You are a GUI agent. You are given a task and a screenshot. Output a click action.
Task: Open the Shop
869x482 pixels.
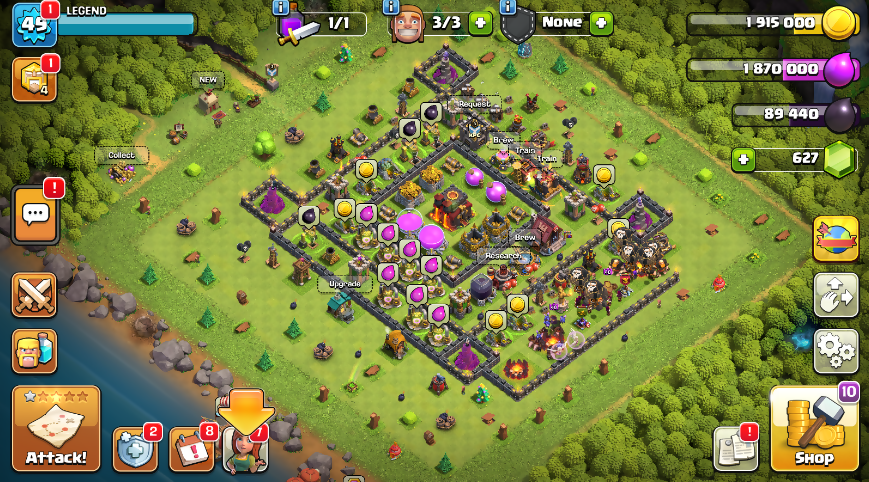(814, 429)
